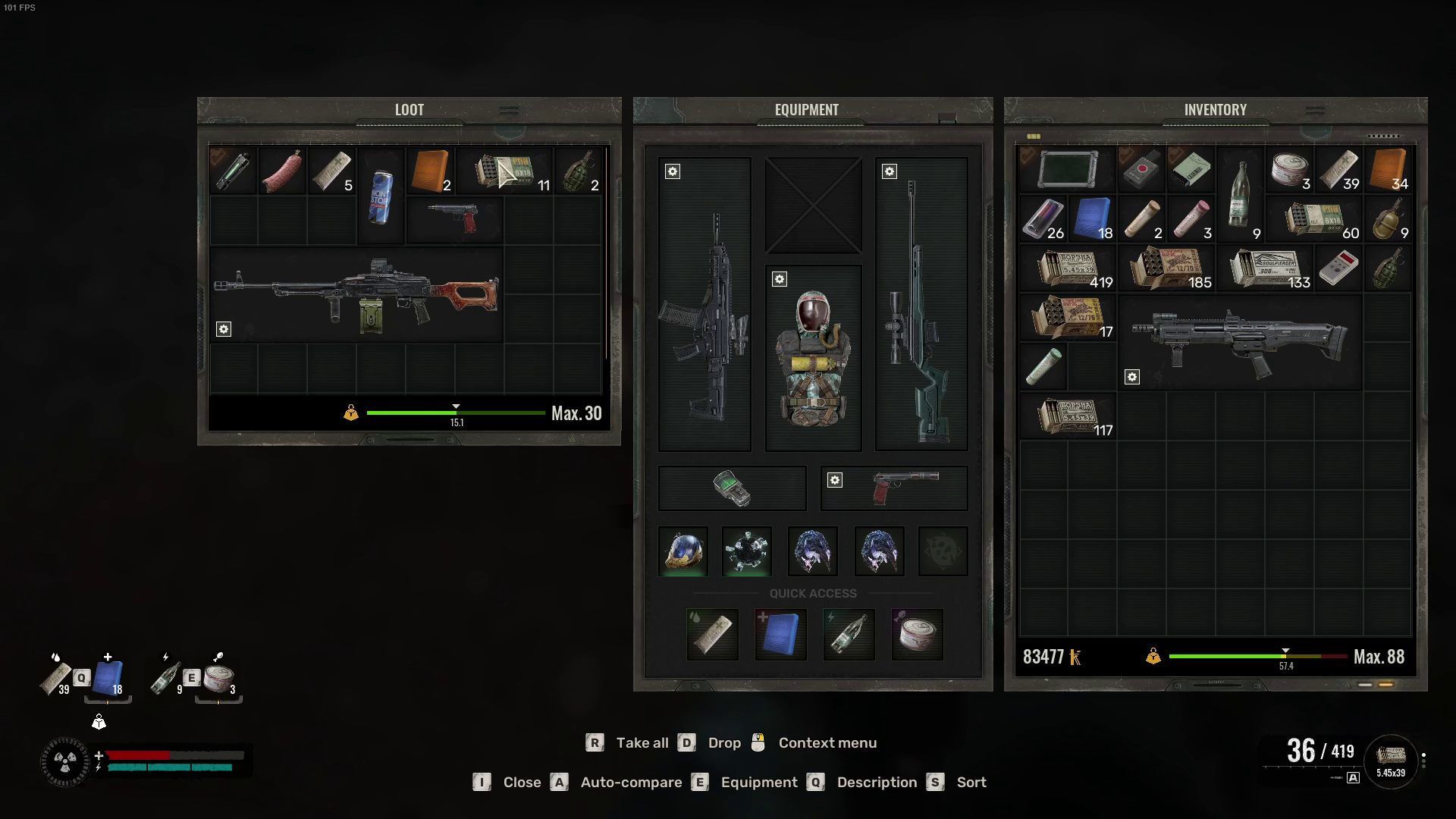Grab the loot grenade stack of 2
The width and height of the screenshot is (1456, 819).
[580, 171]
